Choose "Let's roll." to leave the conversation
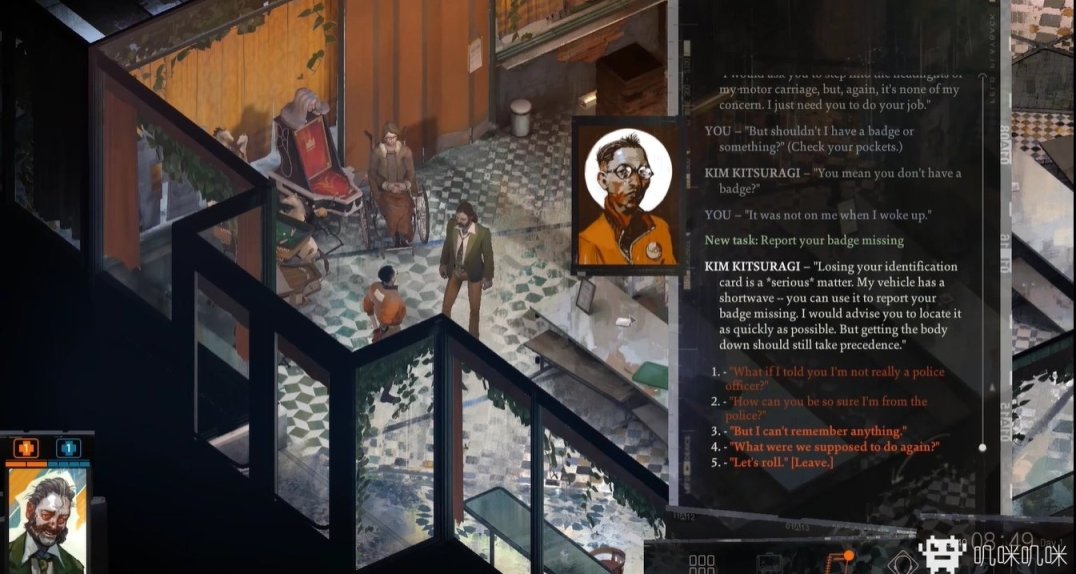Screen dimensions: 1076x574 click(x=781, y=461)
